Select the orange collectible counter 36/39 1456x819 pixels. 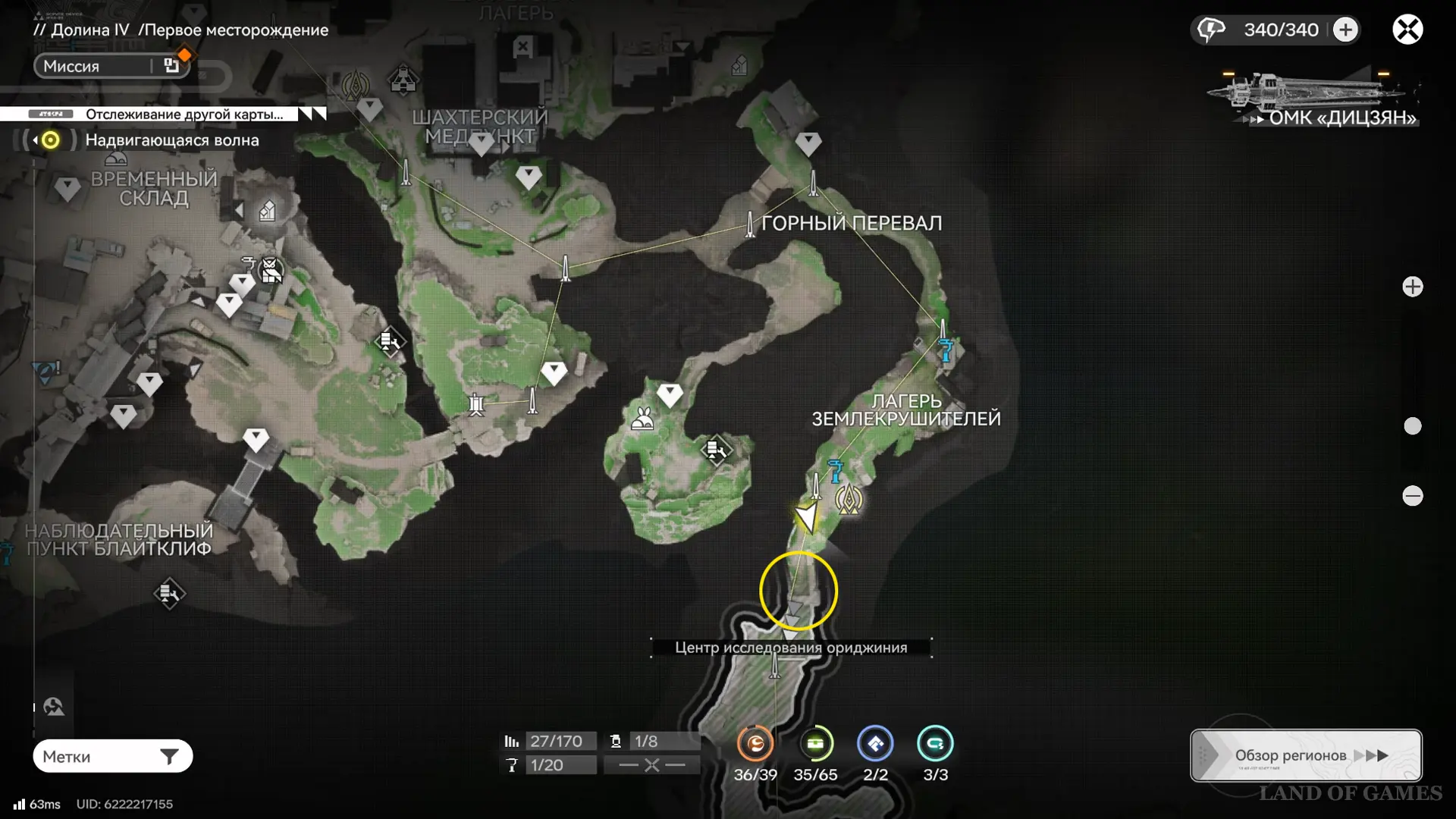[755, 744]
